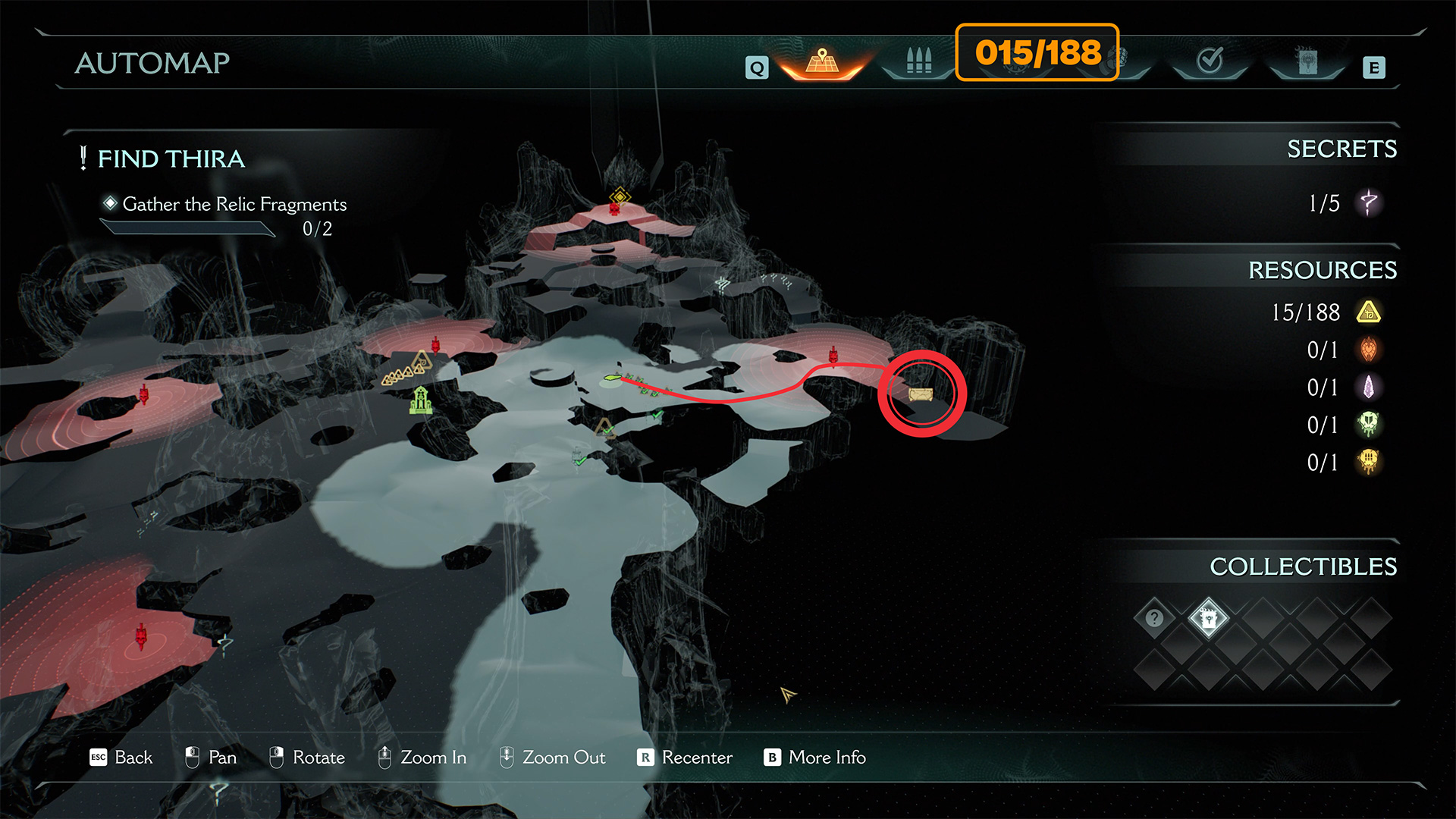1456x819 pixels.
Task: Click the purple secrets icon
Action: click(1369, 203)
